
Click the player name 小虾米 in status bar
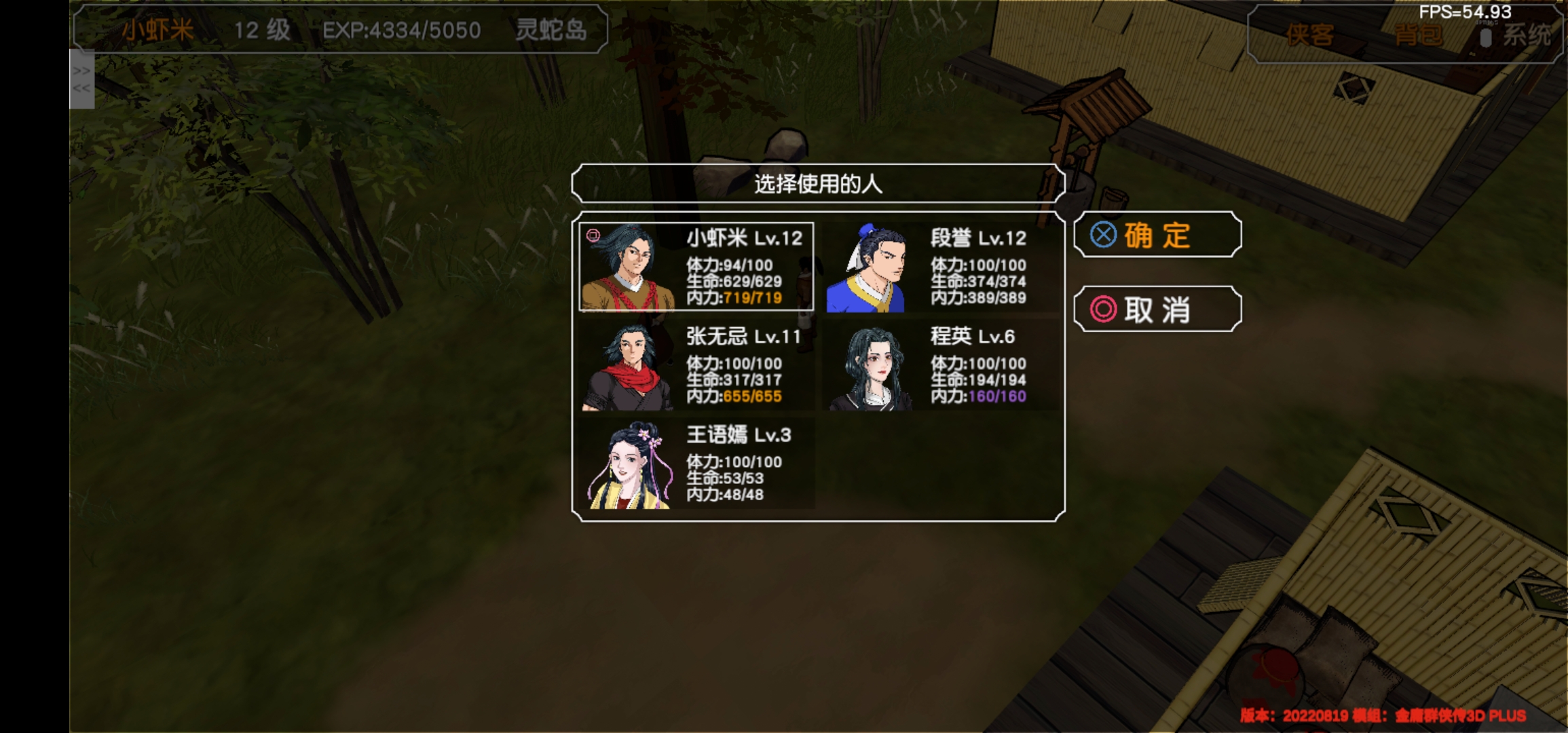click(x=157, y=30)
